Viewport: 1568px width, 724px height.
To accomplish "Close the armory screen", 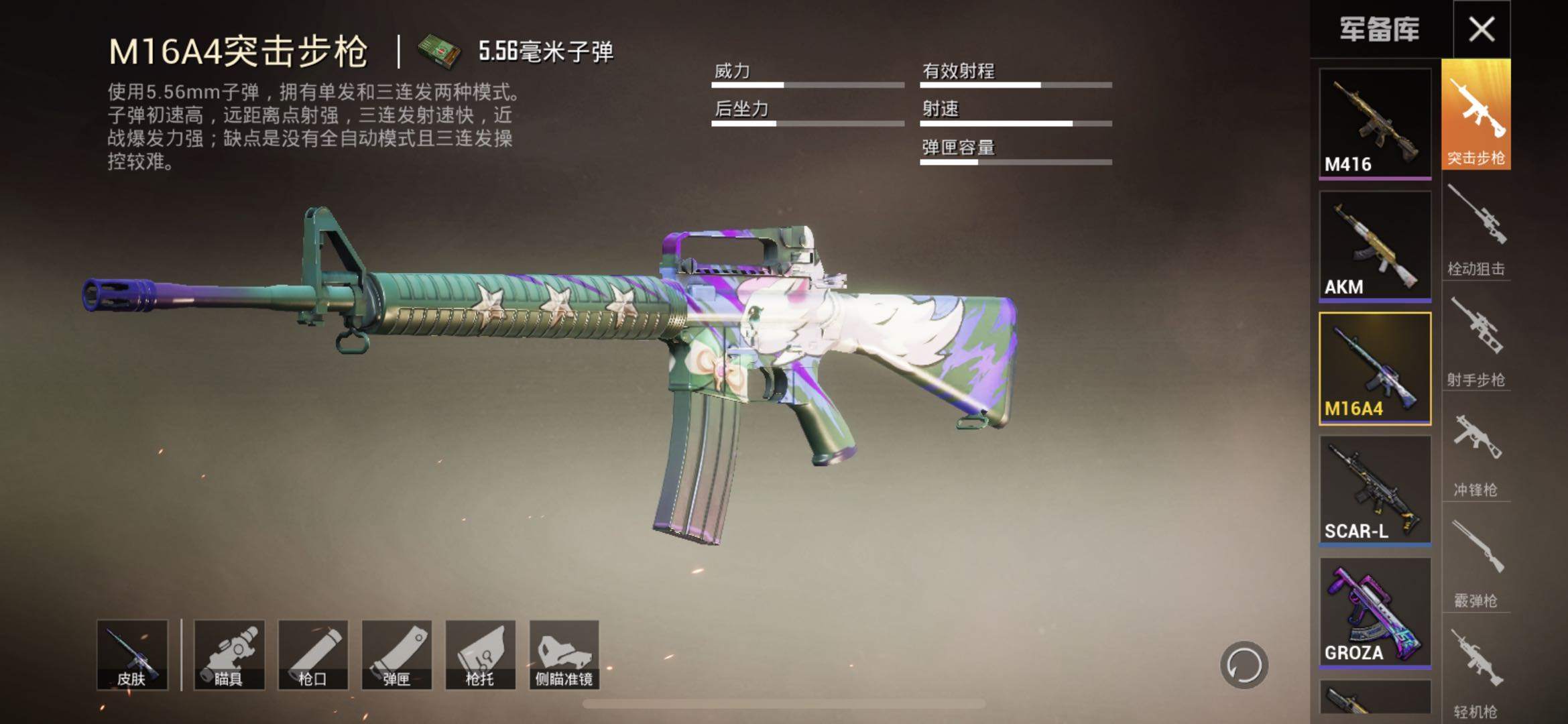I will pos(1481,29).
